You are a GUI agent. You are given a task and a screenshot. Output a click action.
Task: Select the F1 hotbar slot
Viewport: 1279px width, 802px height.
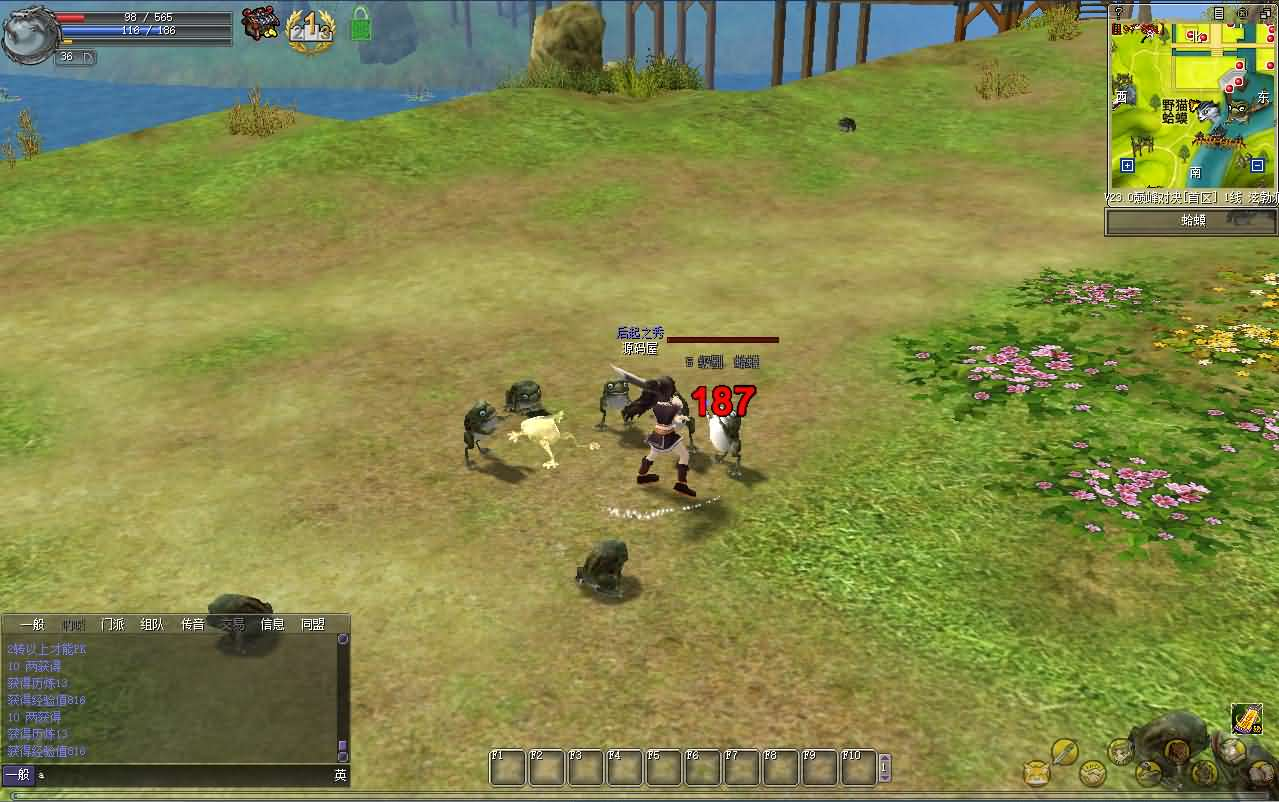[508, 768]
